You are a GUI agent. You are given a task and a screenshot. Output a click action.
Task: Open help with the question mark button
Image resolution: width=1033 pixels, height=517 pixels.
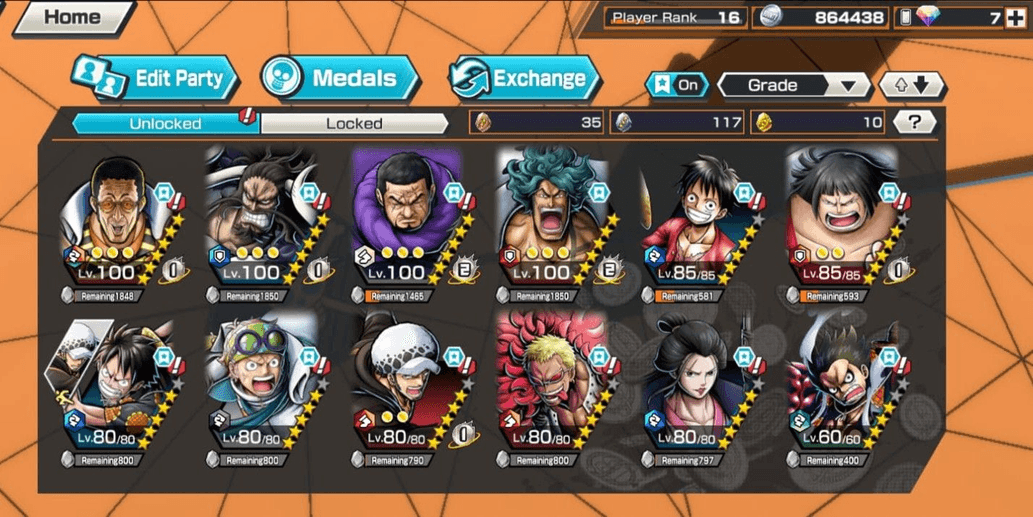(x=914, y=122)
